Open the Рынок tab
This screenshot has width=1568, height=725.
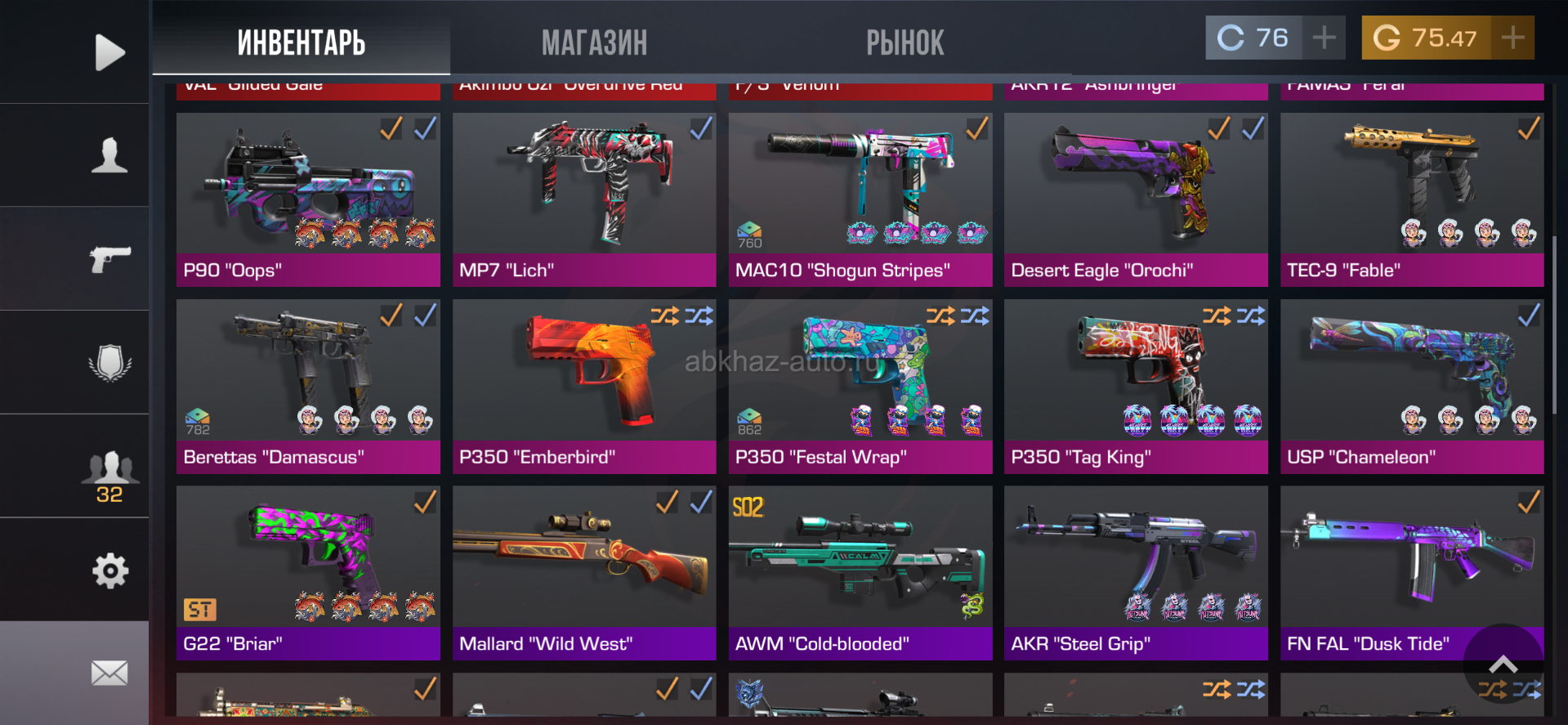coord(905,43)
